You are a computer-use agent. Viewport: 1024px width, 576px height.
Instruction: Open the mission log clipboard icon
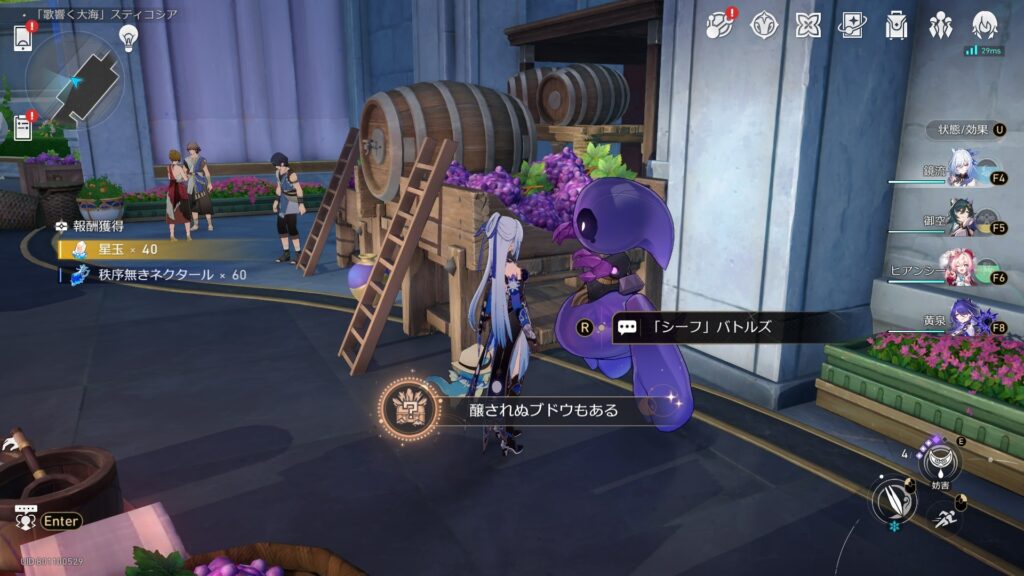click(x=23, y=128)
